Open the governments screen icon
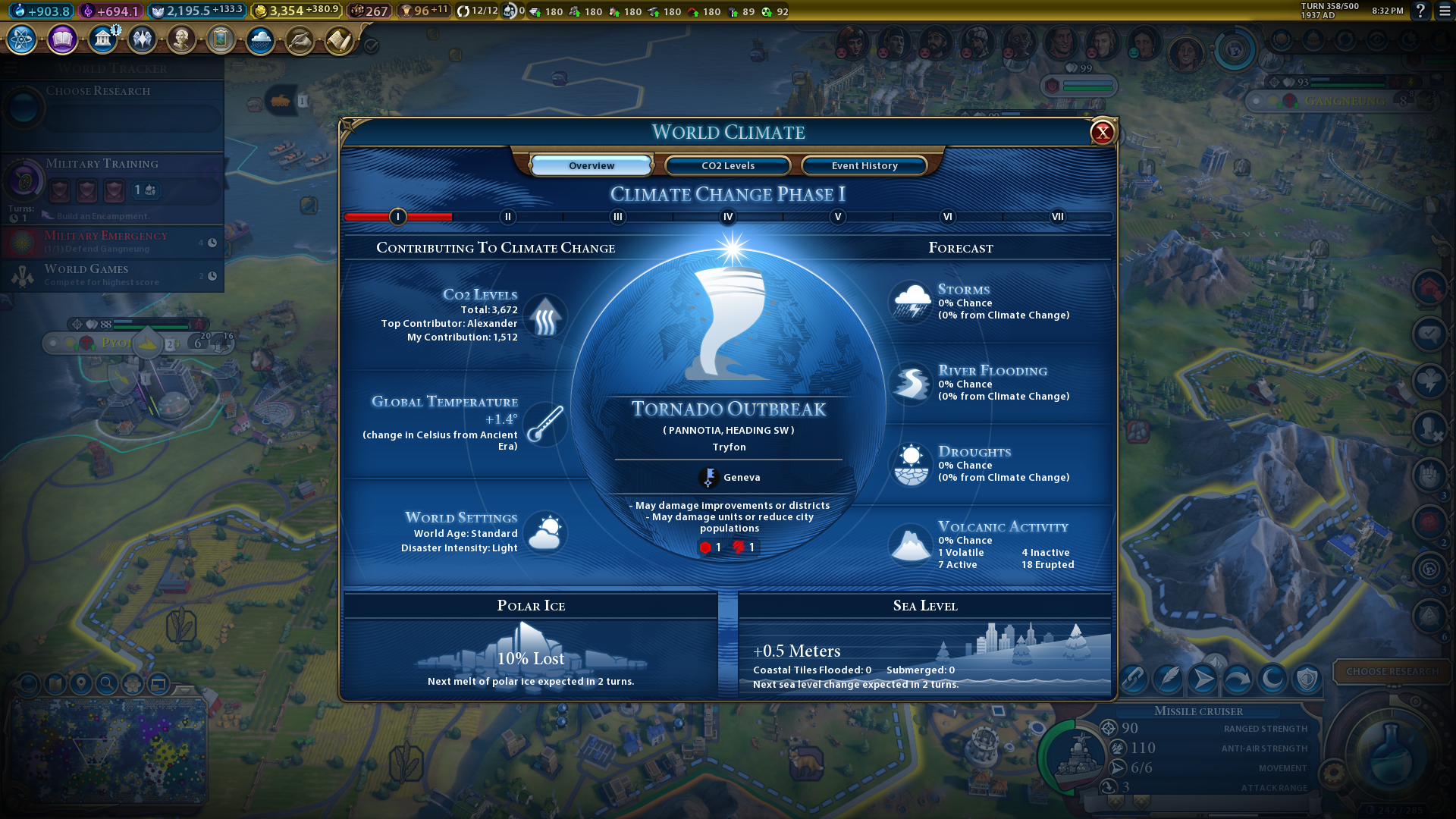1456x819 pixels. tap(102, 39)
